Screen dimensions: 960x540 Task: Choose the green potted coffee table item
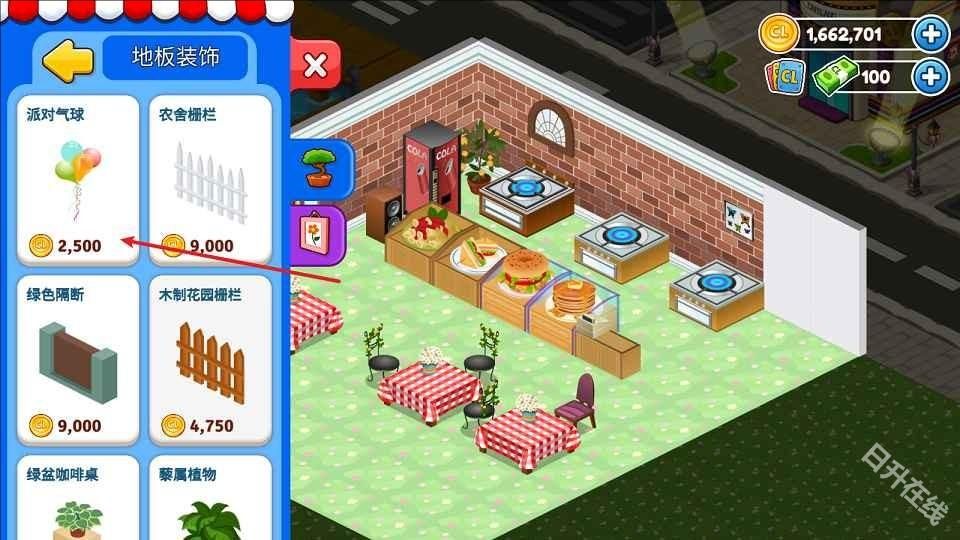[x=77, y=500]
